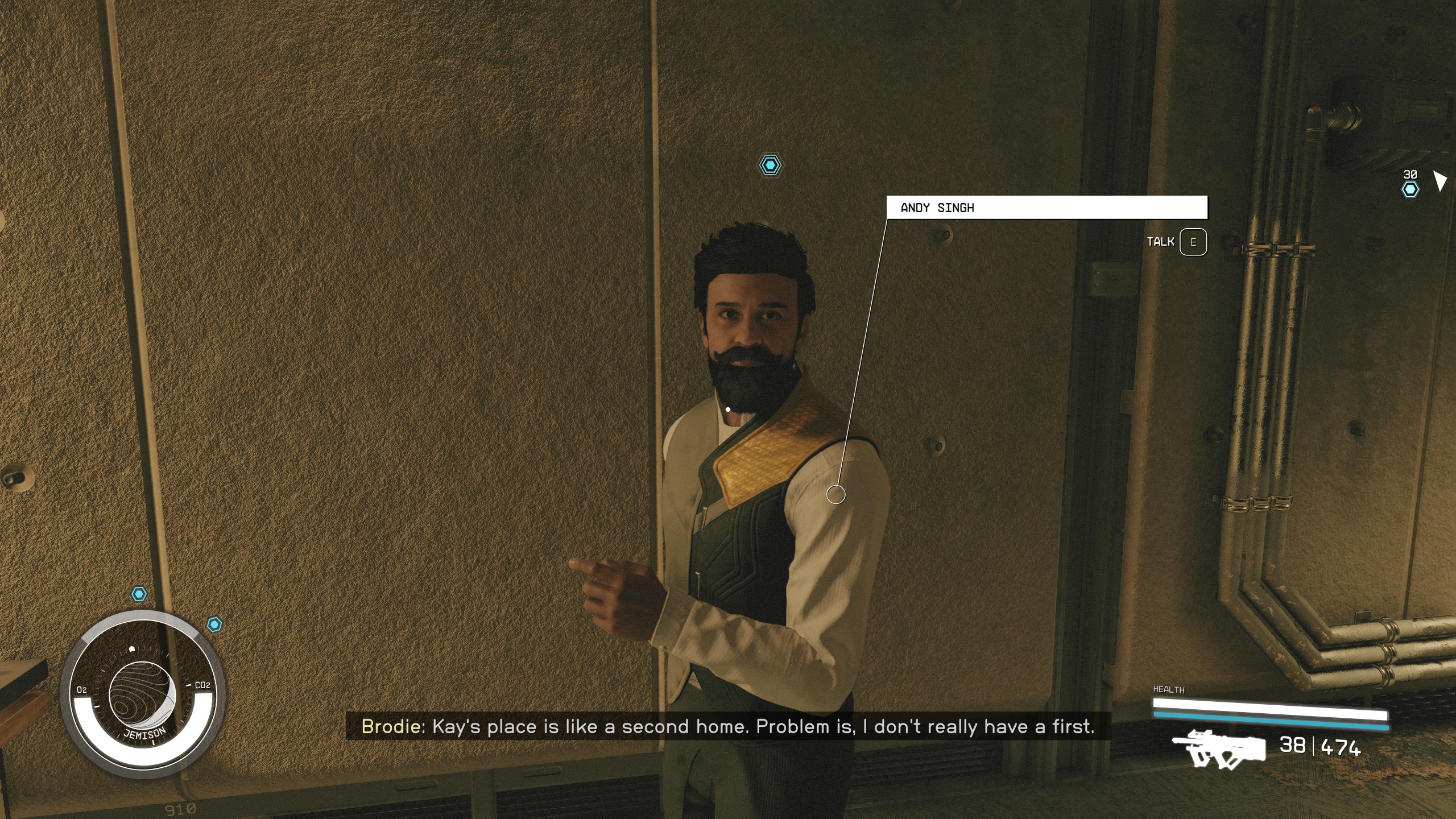
Task: Open the Jemison planet watch gauge
Action: pyautogui.click(x=143, y=695)
